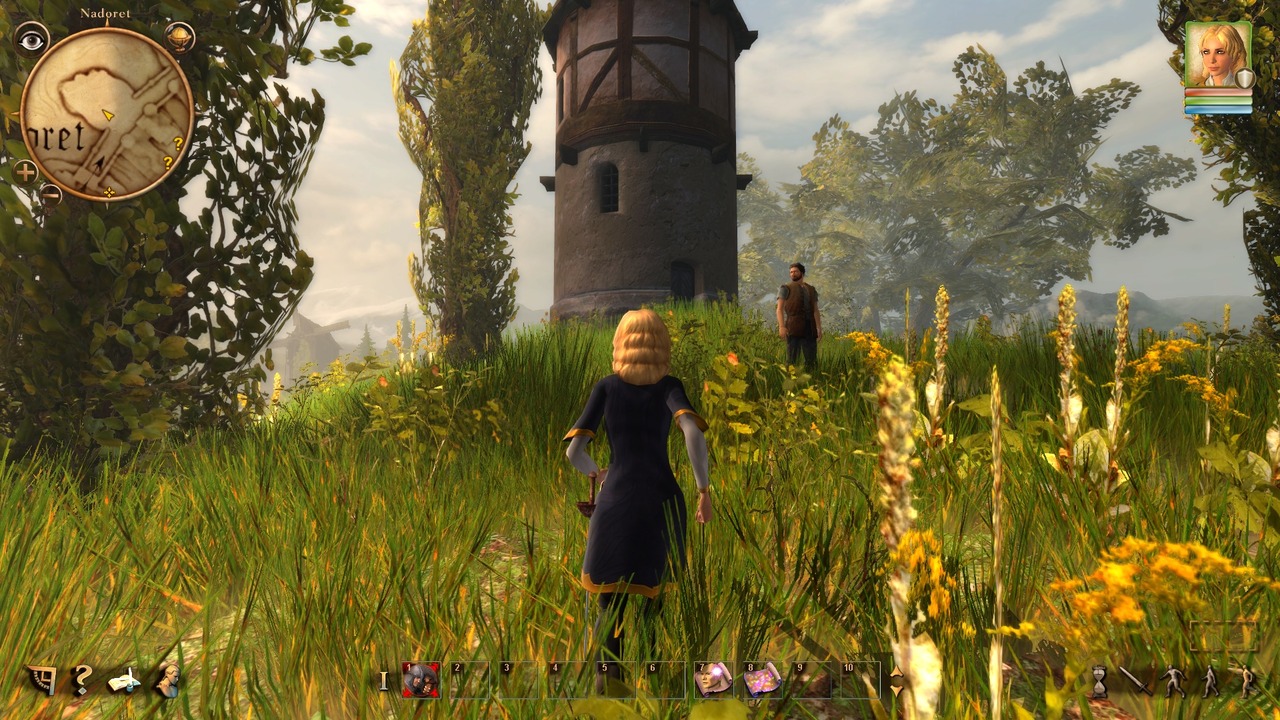Use the sparkling scroll in slot 8
The width and height of the screenshot is (1280, 720).
pos(762,680)
